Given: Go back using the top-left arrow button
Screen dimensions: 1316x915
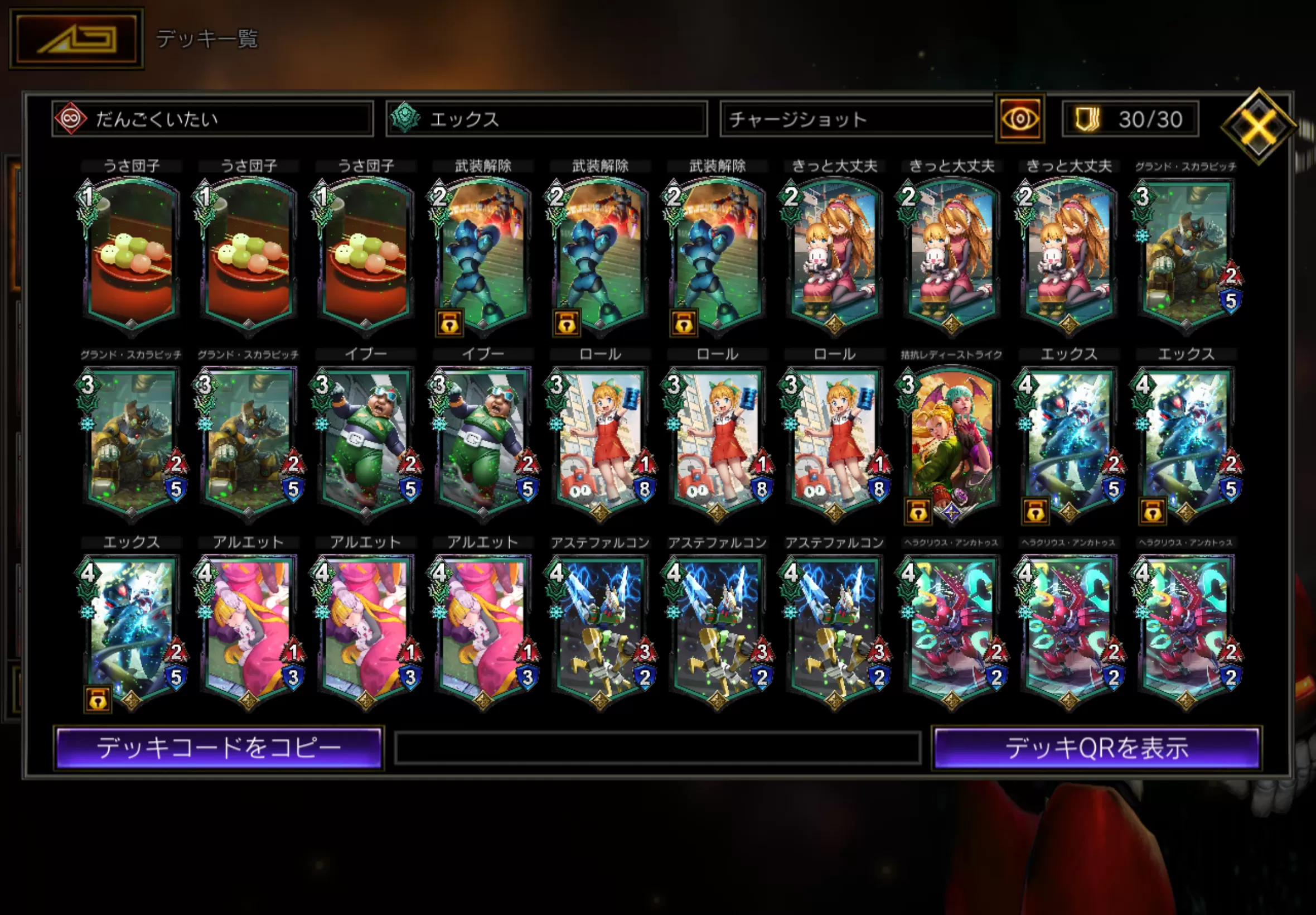Looking at the screenshot, I should coord(76,38).
